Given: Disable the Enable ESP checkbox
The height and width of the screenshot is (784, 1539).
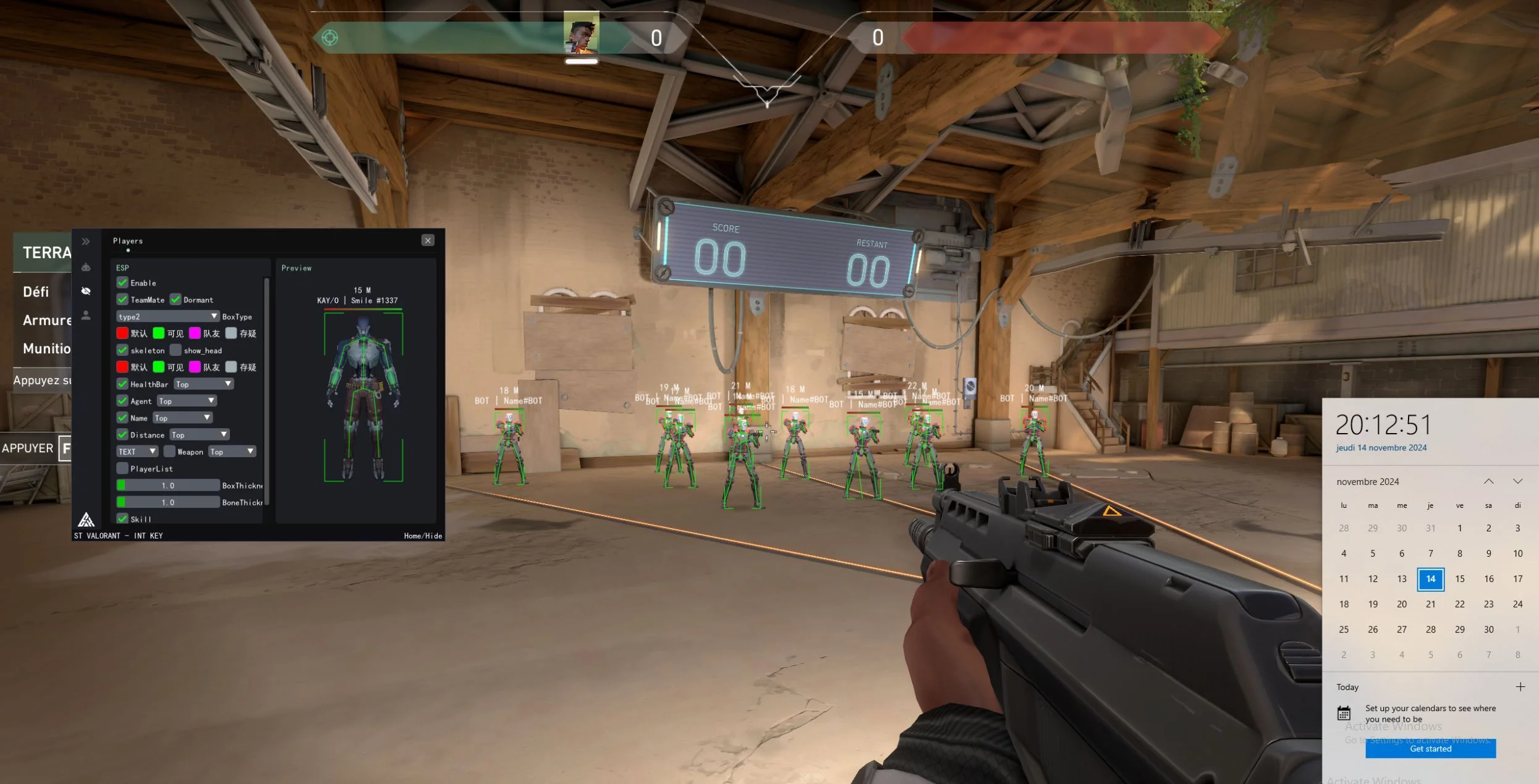Looking at the screenshot, I should point(122,282).
